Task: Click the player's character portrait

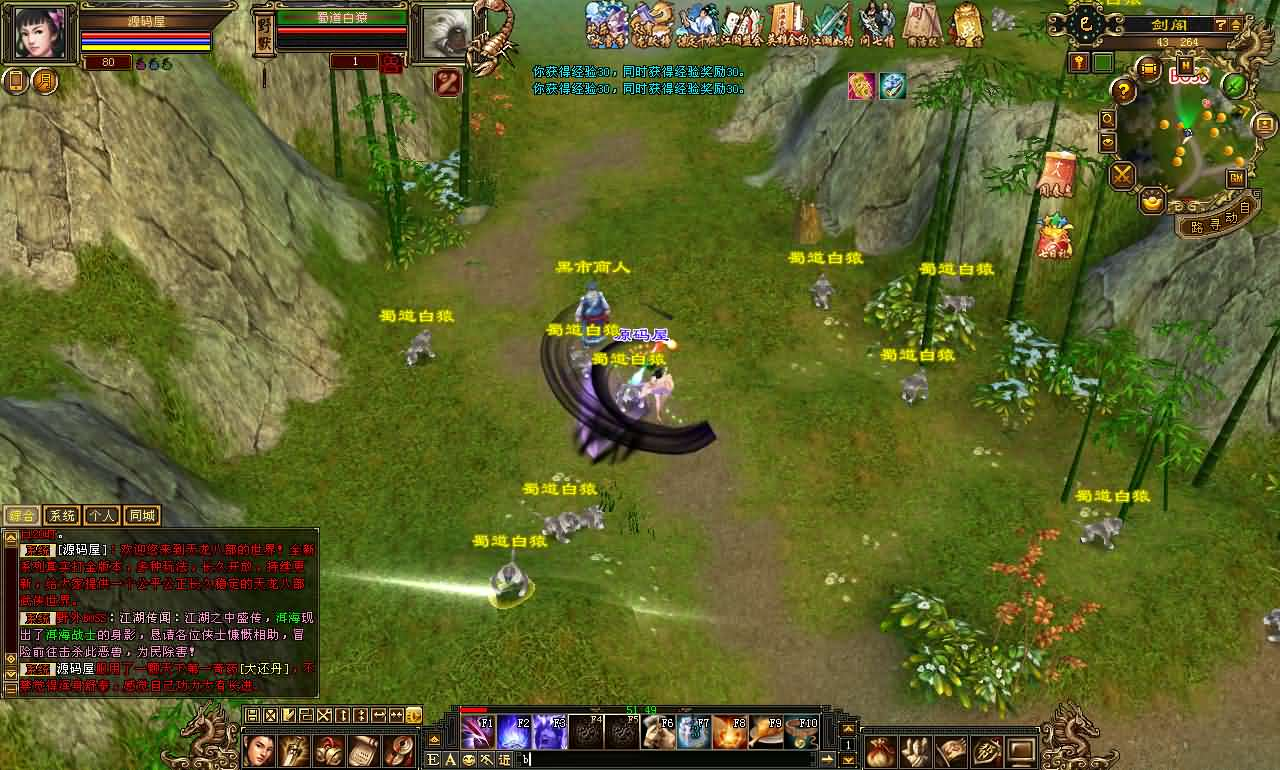Action: [x=41, y=34]
